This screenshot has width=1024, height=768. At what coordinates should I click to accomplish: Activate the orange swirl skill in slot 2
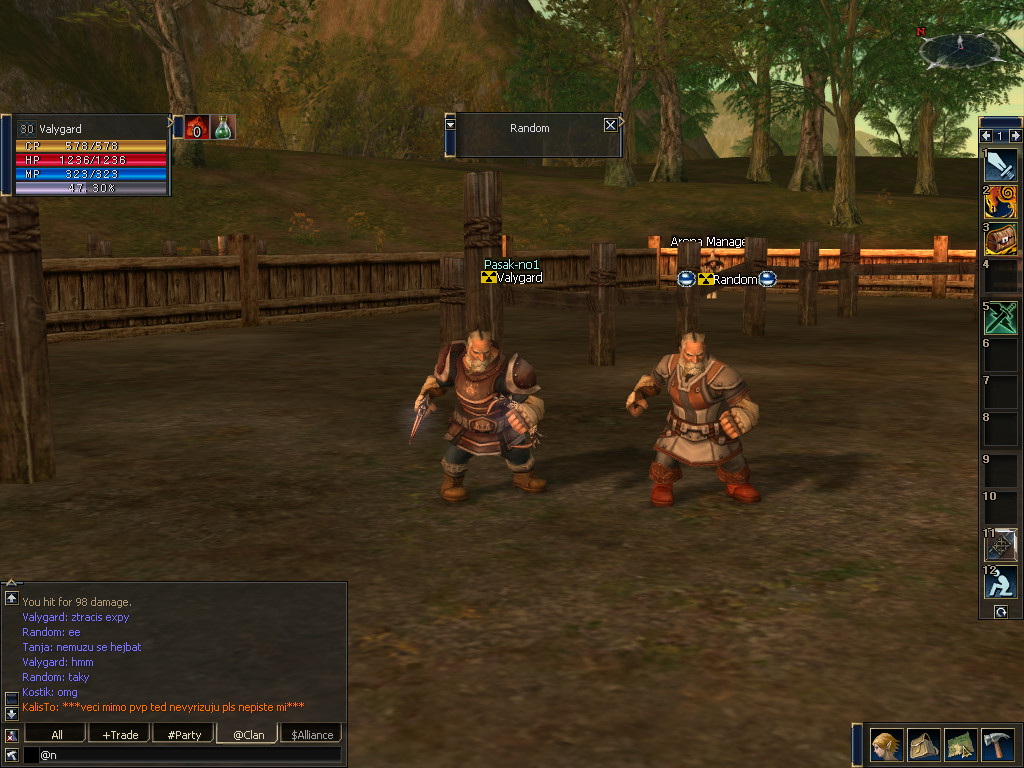click(1000, 203)
